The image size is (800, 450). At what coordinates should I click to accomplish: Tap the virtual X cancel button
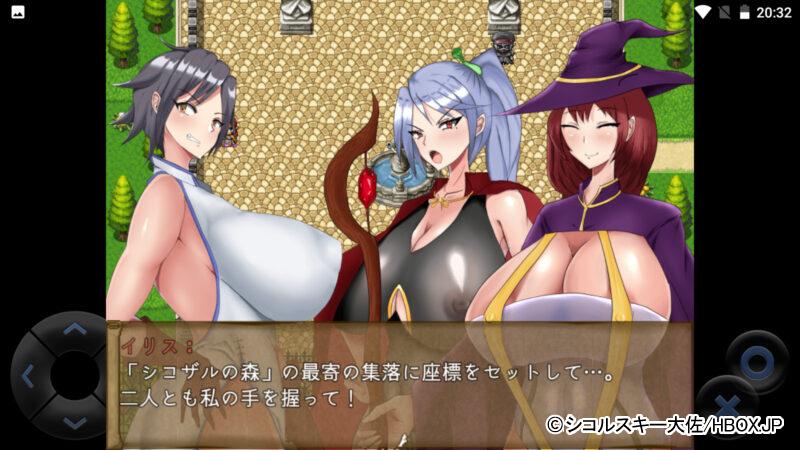pyautogui.click(x=727, y=407)
